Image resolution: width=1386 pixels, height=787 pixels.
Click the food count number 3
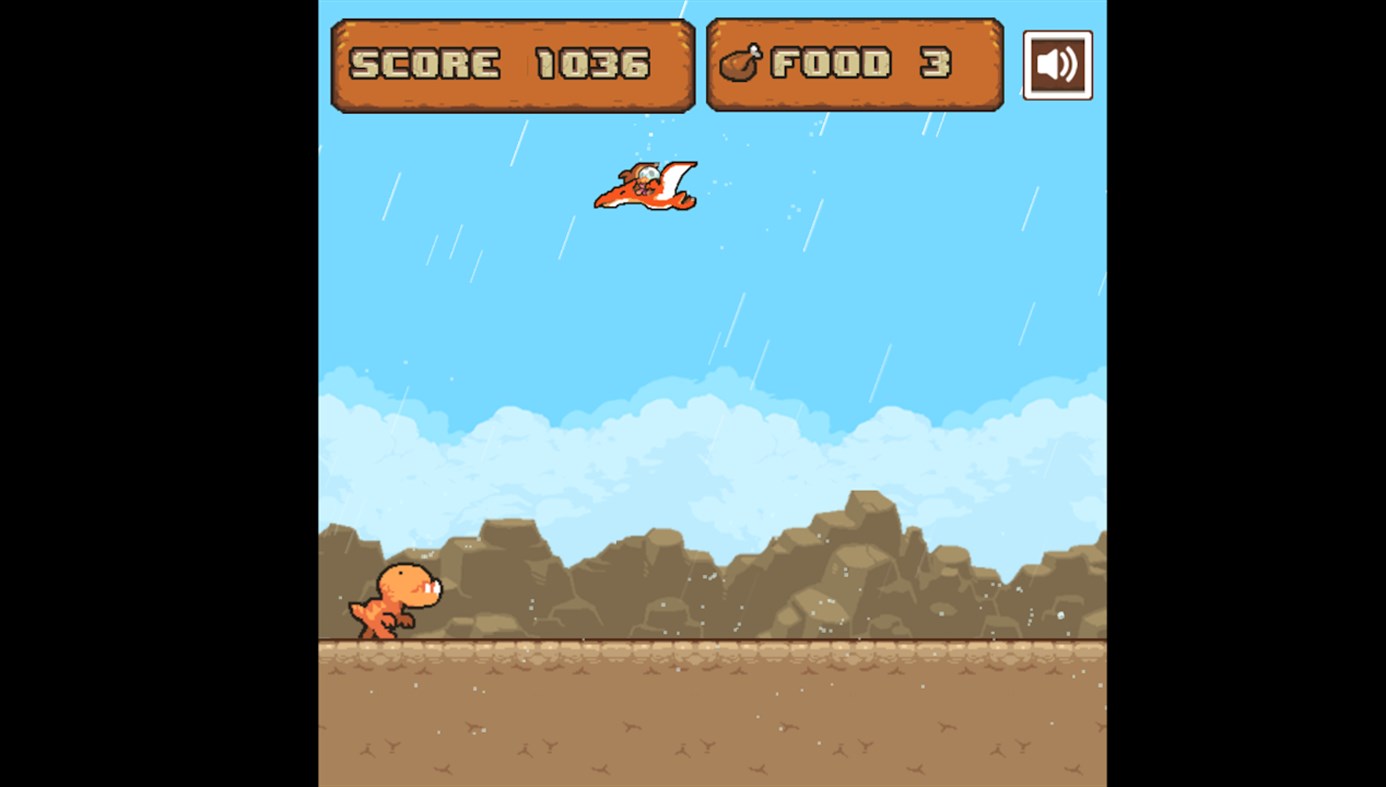click(x=935, y=63)
